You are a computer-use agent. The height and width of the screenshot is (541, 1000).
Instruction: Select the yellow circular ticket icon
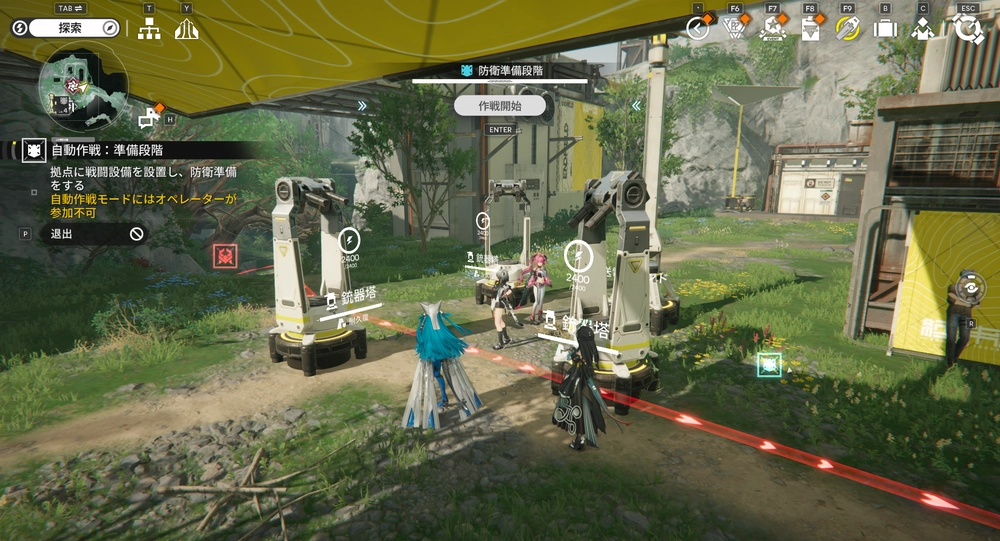(x=847, y=29)
